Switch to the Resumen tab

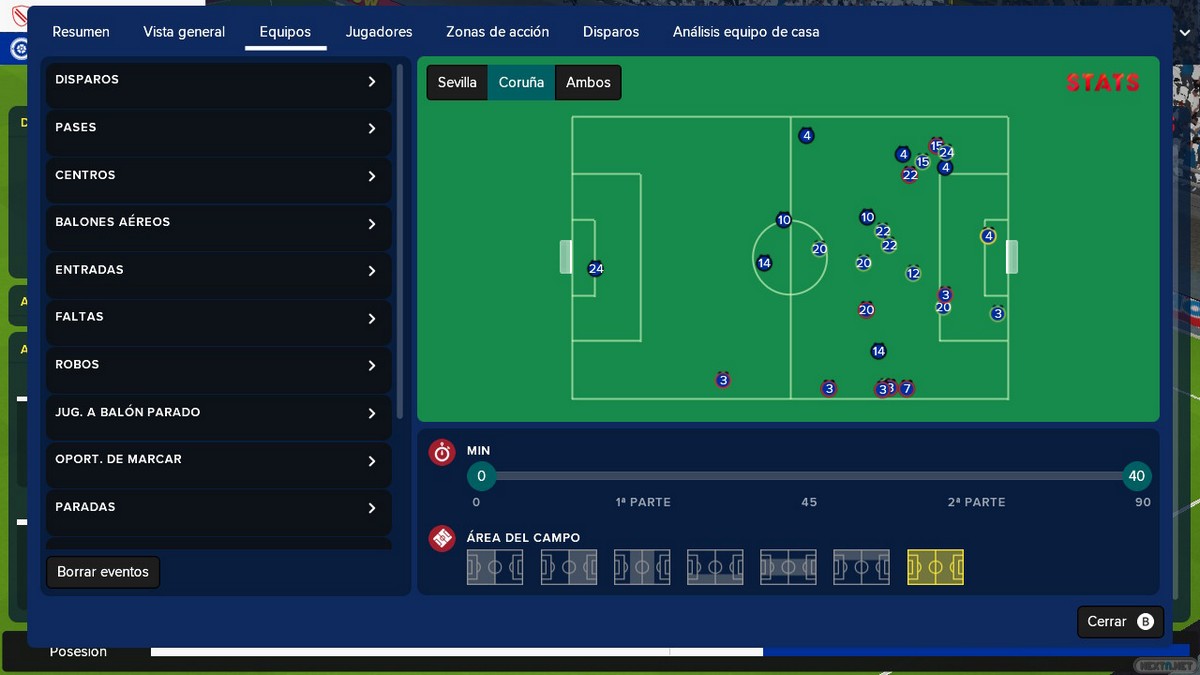[x=81, y=32]
